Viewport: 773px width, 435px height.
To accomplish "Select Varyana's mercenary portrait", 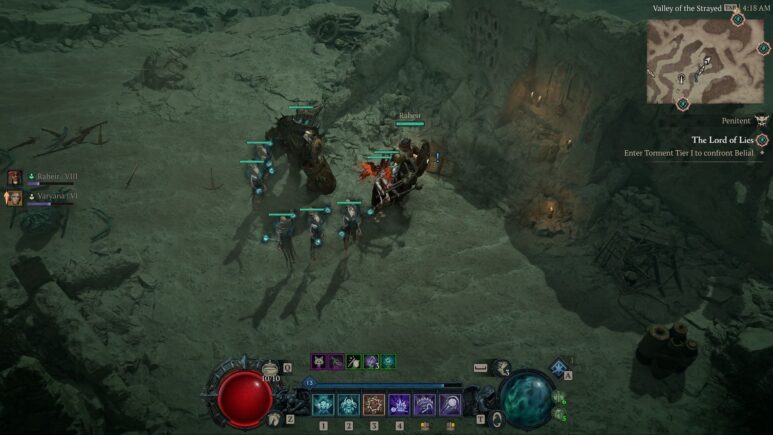I will [14, 197].
